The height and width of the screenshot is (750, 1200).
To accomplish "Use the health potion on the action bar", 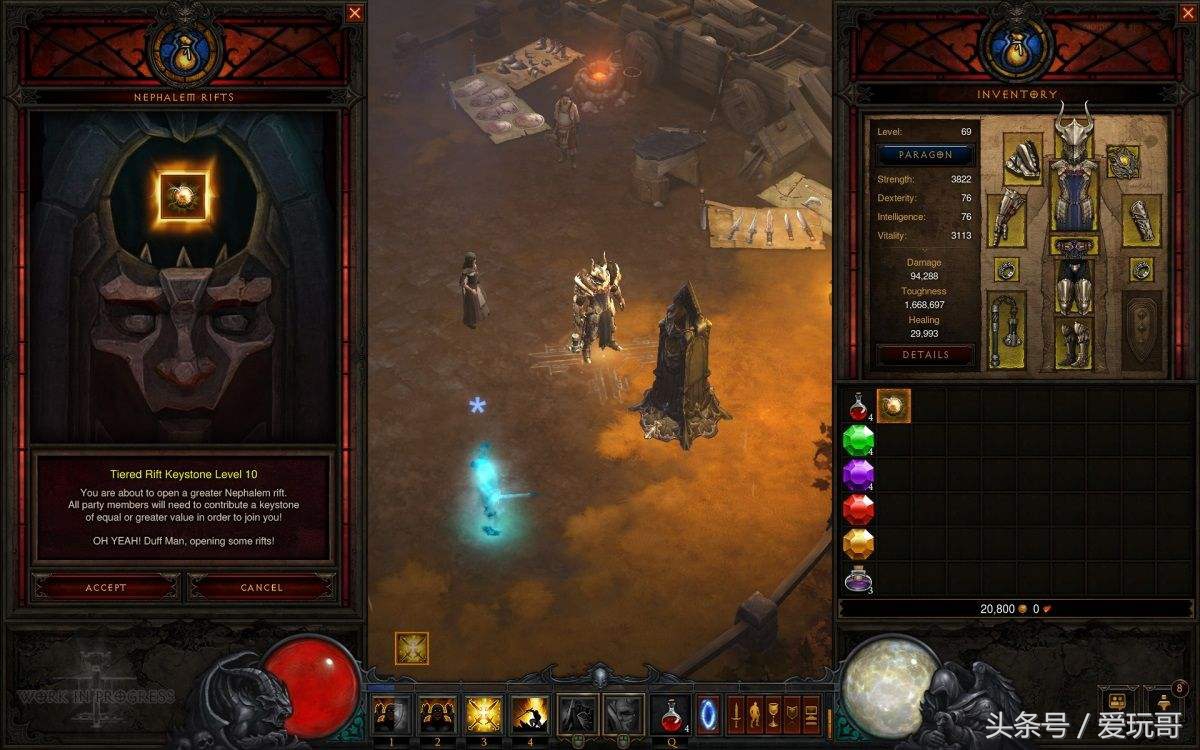I will tap(669, 714).
